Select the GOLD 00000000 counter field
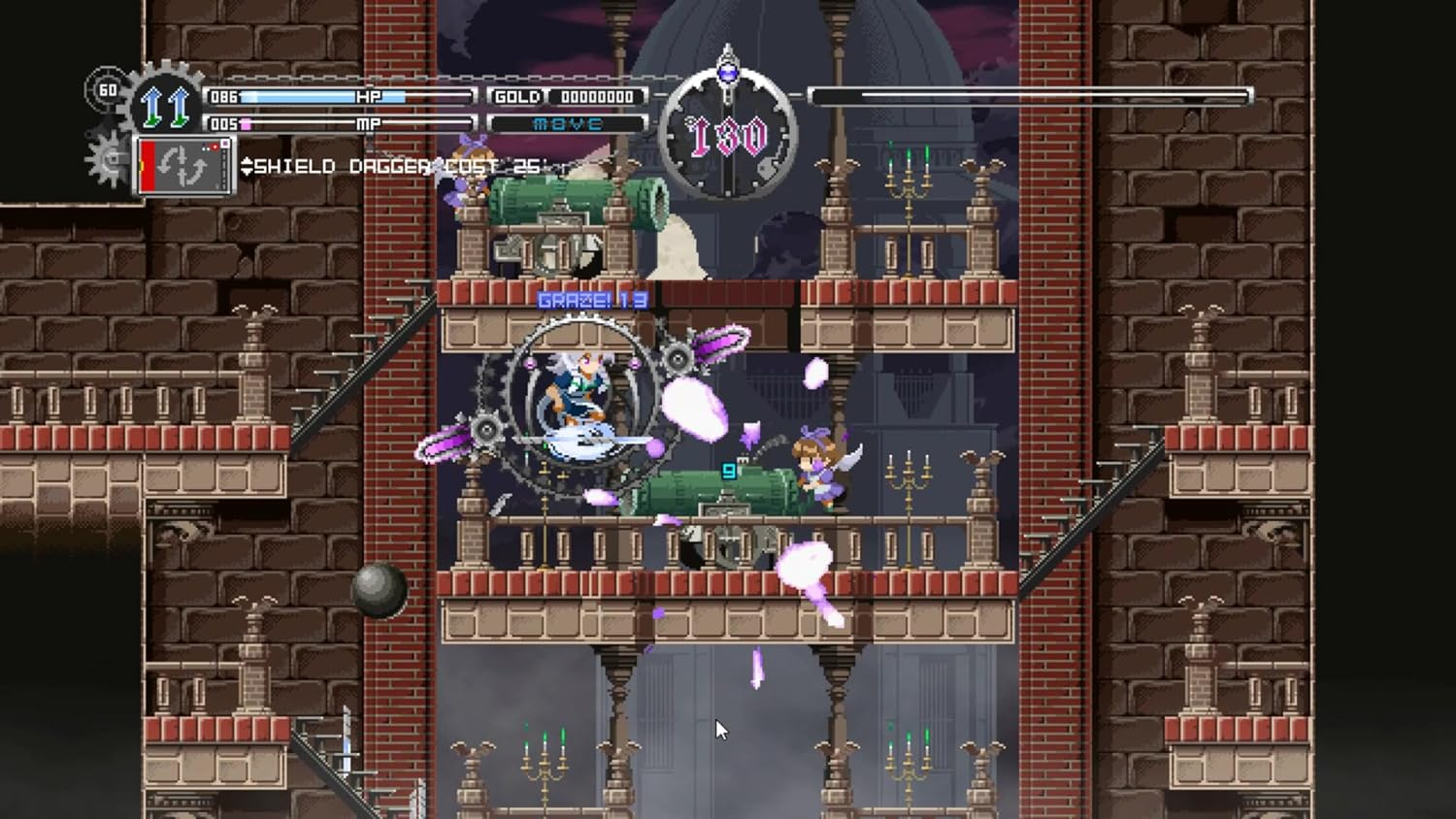This screenshot has height=819, width=1456. coord(595,97)
